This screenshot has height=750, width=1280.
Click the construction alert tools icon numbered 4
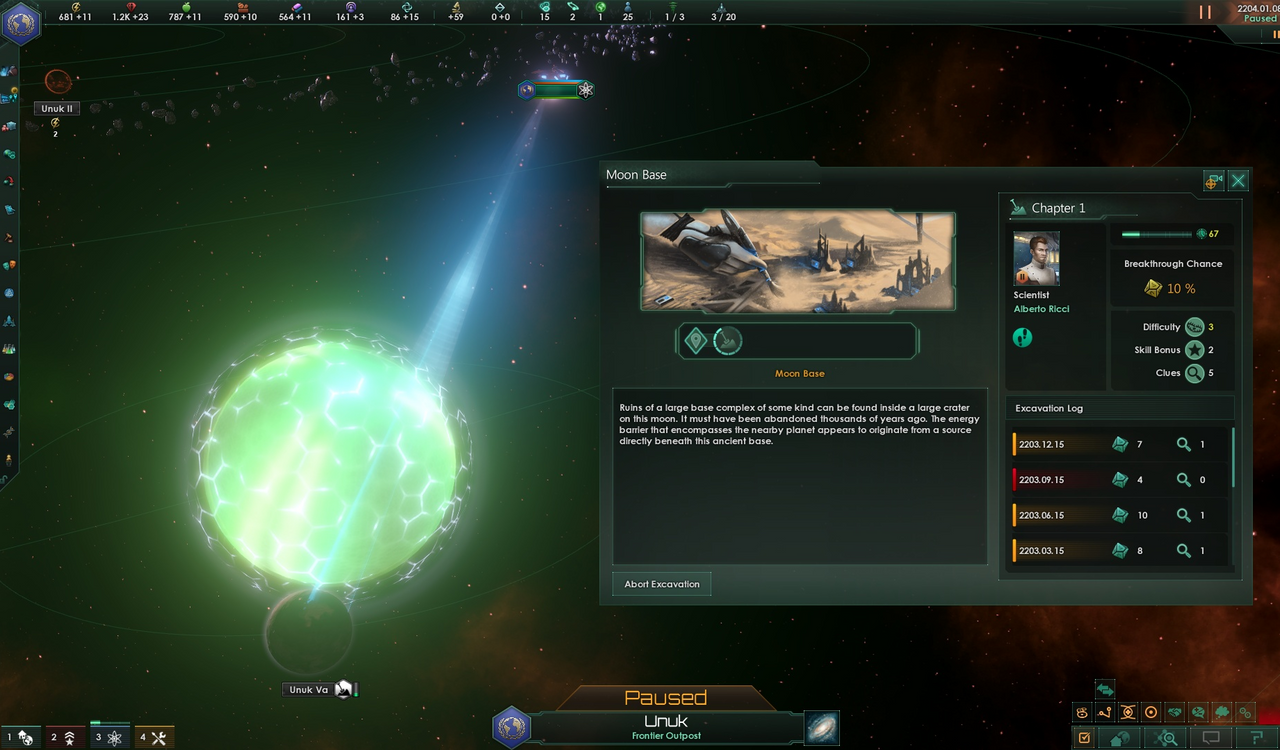coord(153,737)
